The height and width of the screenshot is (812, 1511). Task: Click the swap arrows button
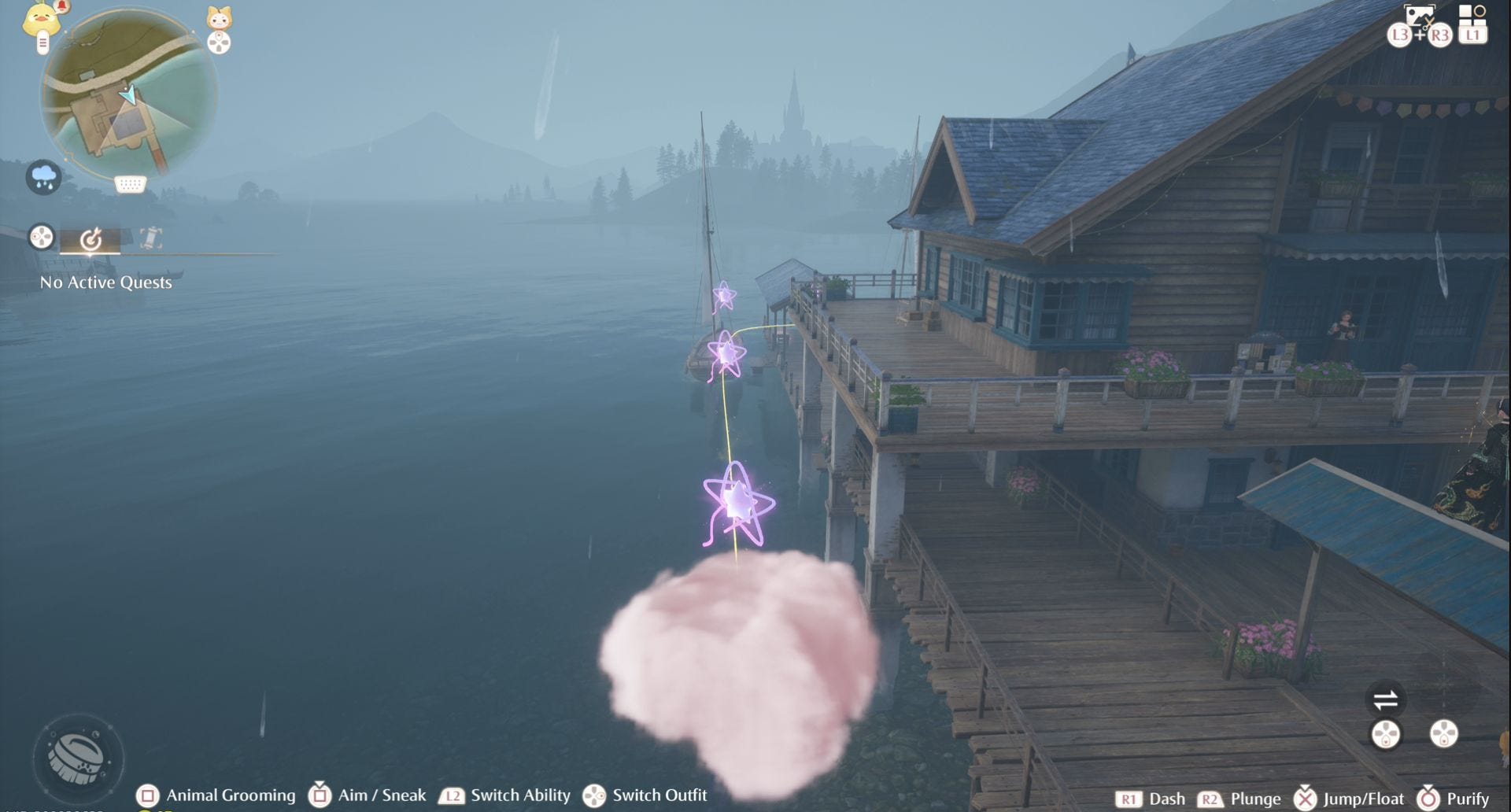[1385, 699]
